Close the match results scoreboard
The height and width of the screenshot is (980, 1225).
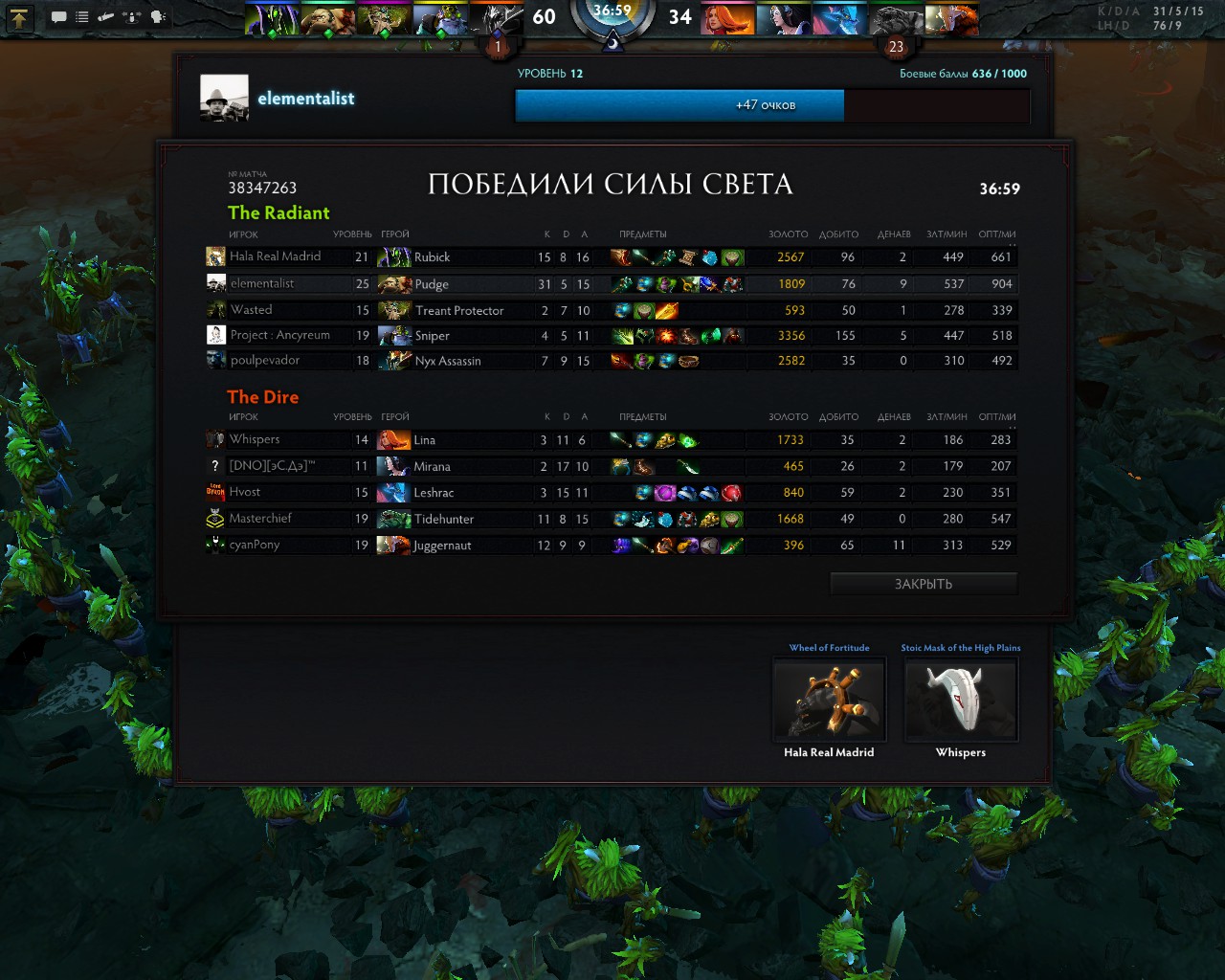pos(923,584)
